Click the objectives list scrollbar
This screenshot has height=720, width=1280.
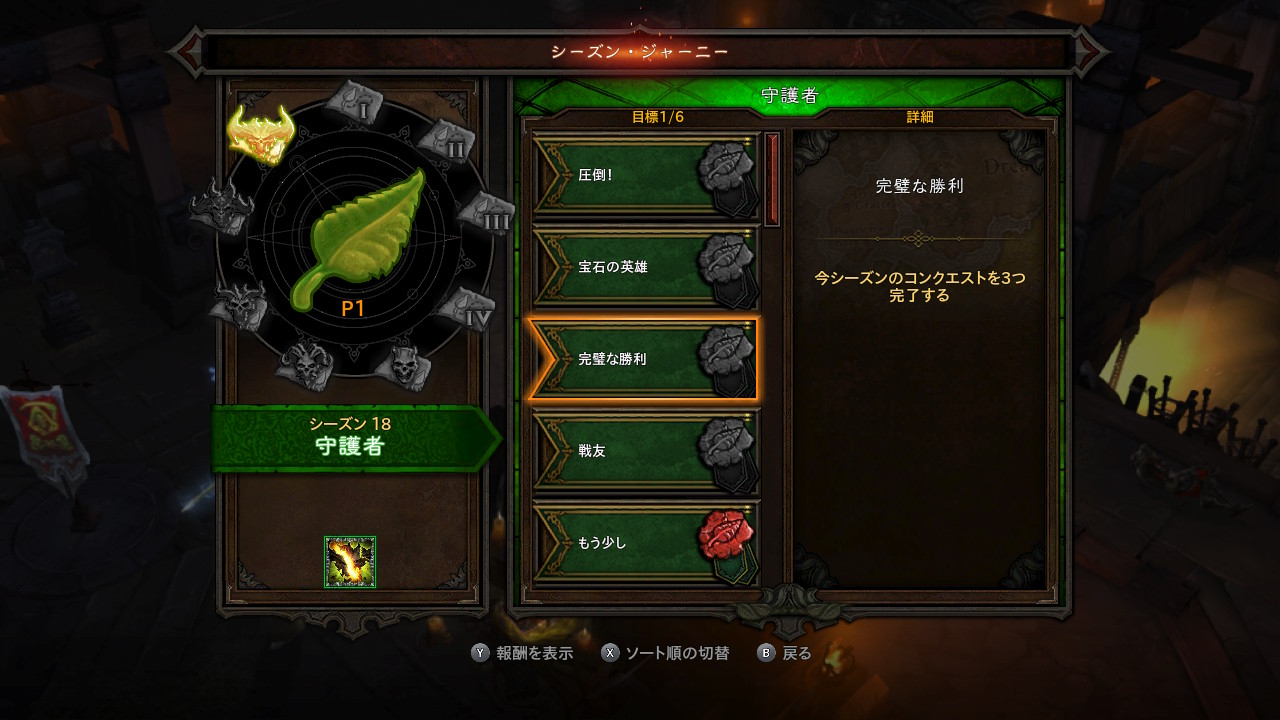pos(771,180)
